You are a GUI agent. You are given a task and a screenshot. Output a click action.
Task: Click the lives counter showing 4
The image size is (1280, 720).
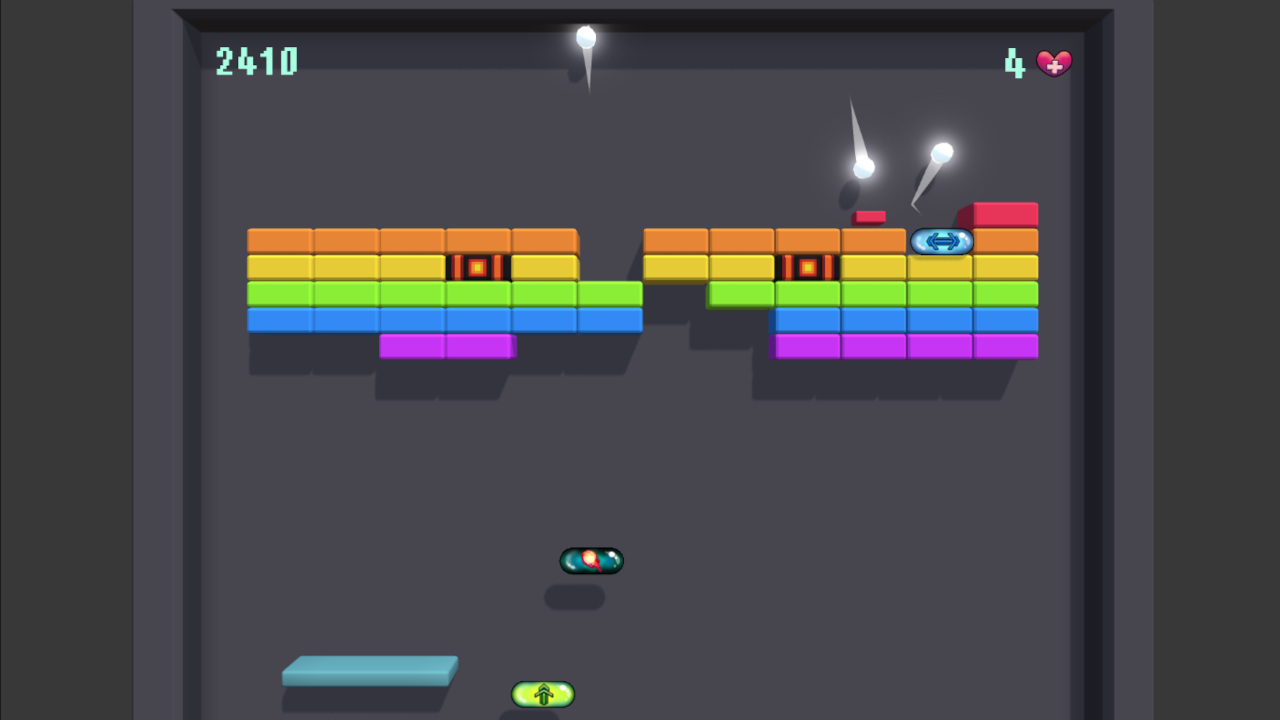tap(1013, 63)
